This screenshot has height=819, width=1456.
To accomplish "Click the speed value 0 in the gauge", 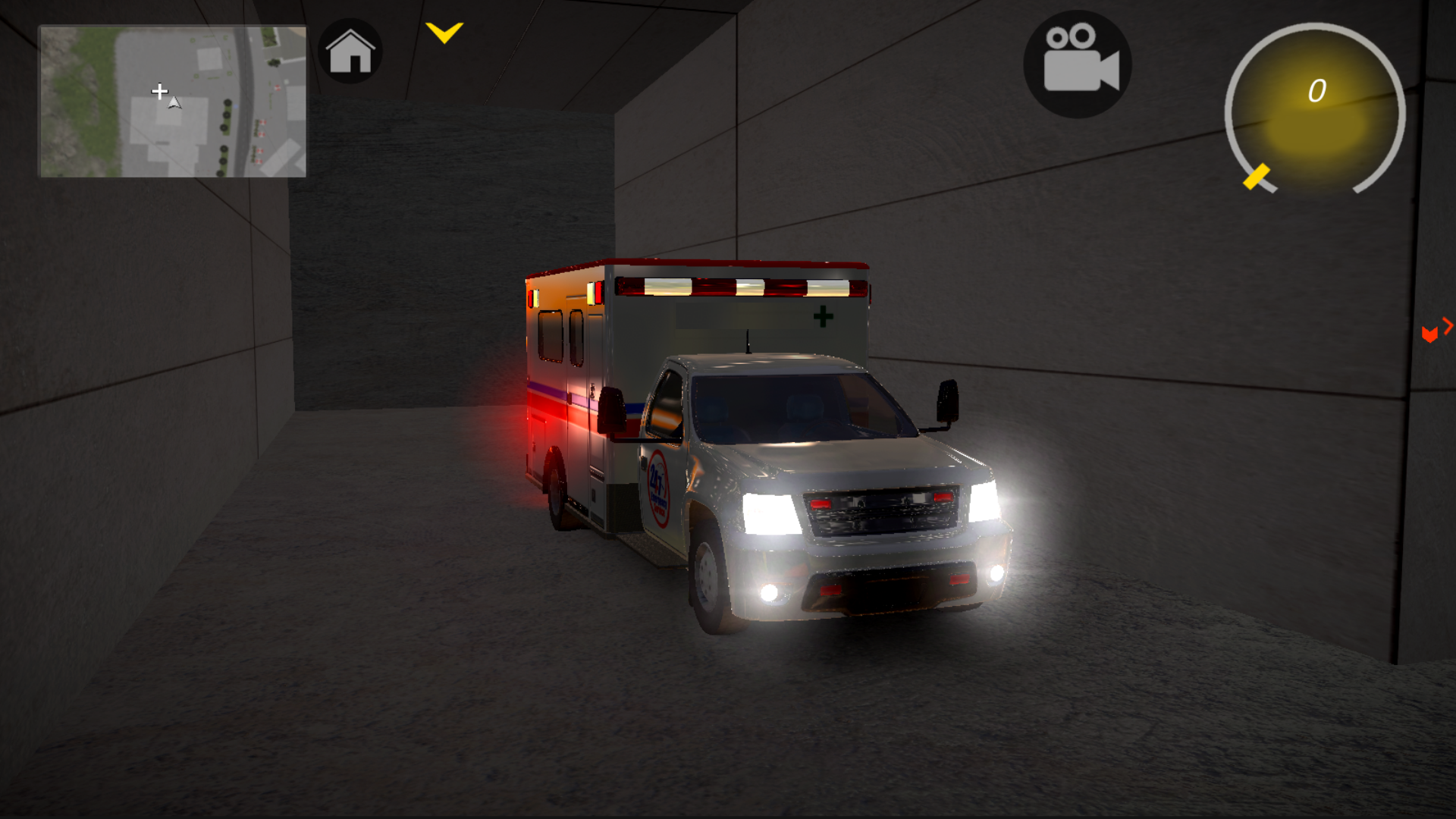I will [1317, 91].
